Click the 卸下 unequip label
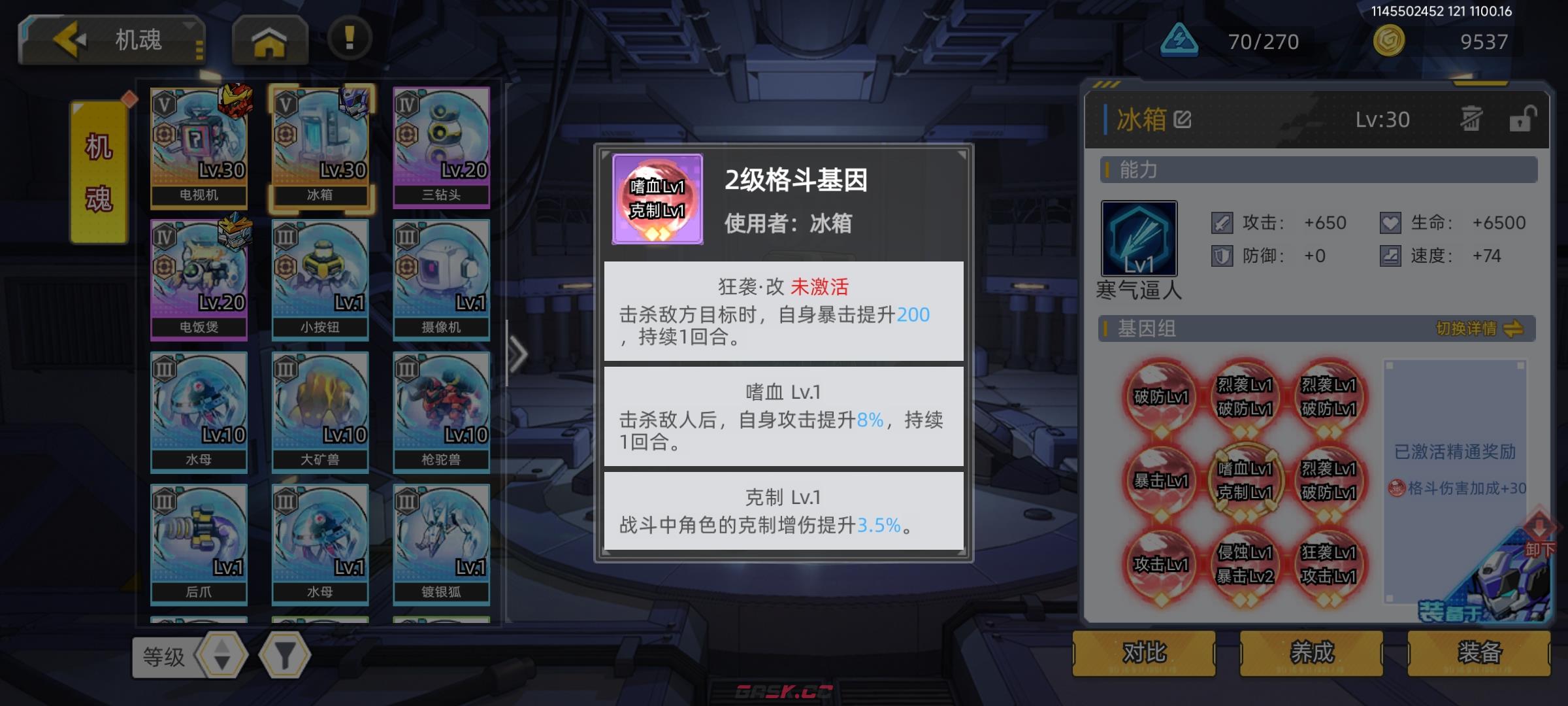Viewport: 1568px width, 706px height. (x=1541, y=548)
